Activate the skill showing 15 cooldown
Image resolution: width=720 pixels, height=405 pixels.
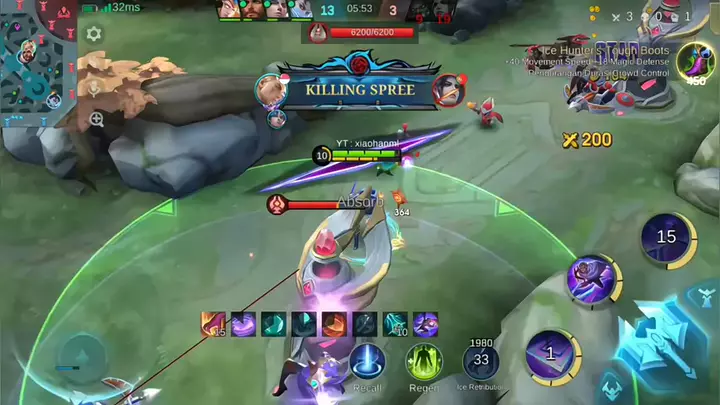[x=666, y=238]
